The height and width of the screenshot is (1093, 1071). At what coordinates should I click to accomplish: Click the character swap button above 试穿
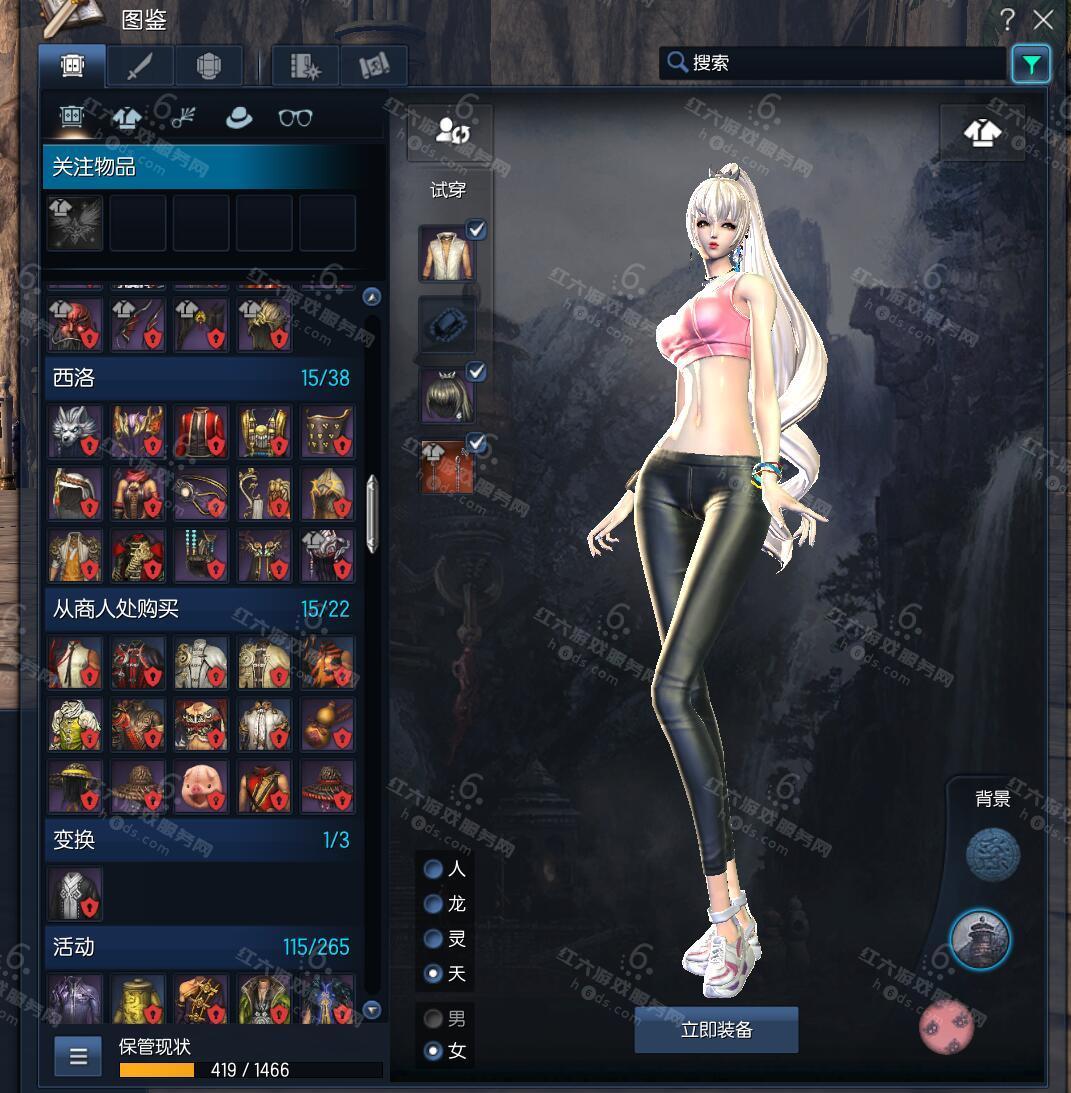pos(449,132)
